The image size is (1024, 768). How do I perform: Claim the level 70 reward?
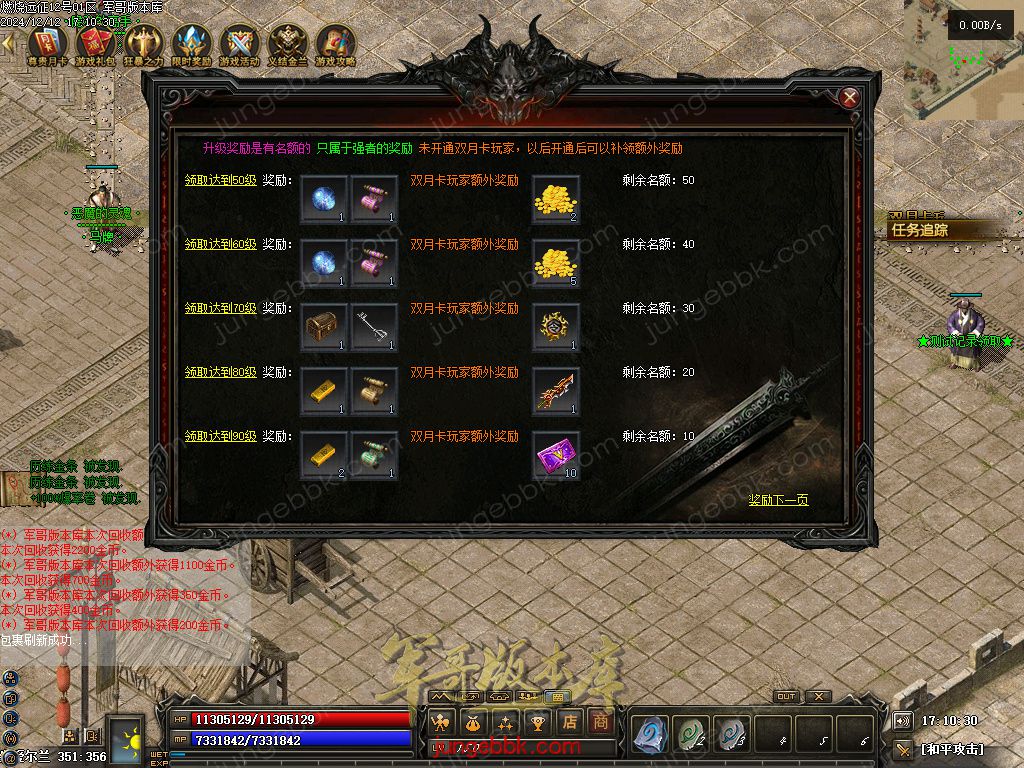pos(221,309)
